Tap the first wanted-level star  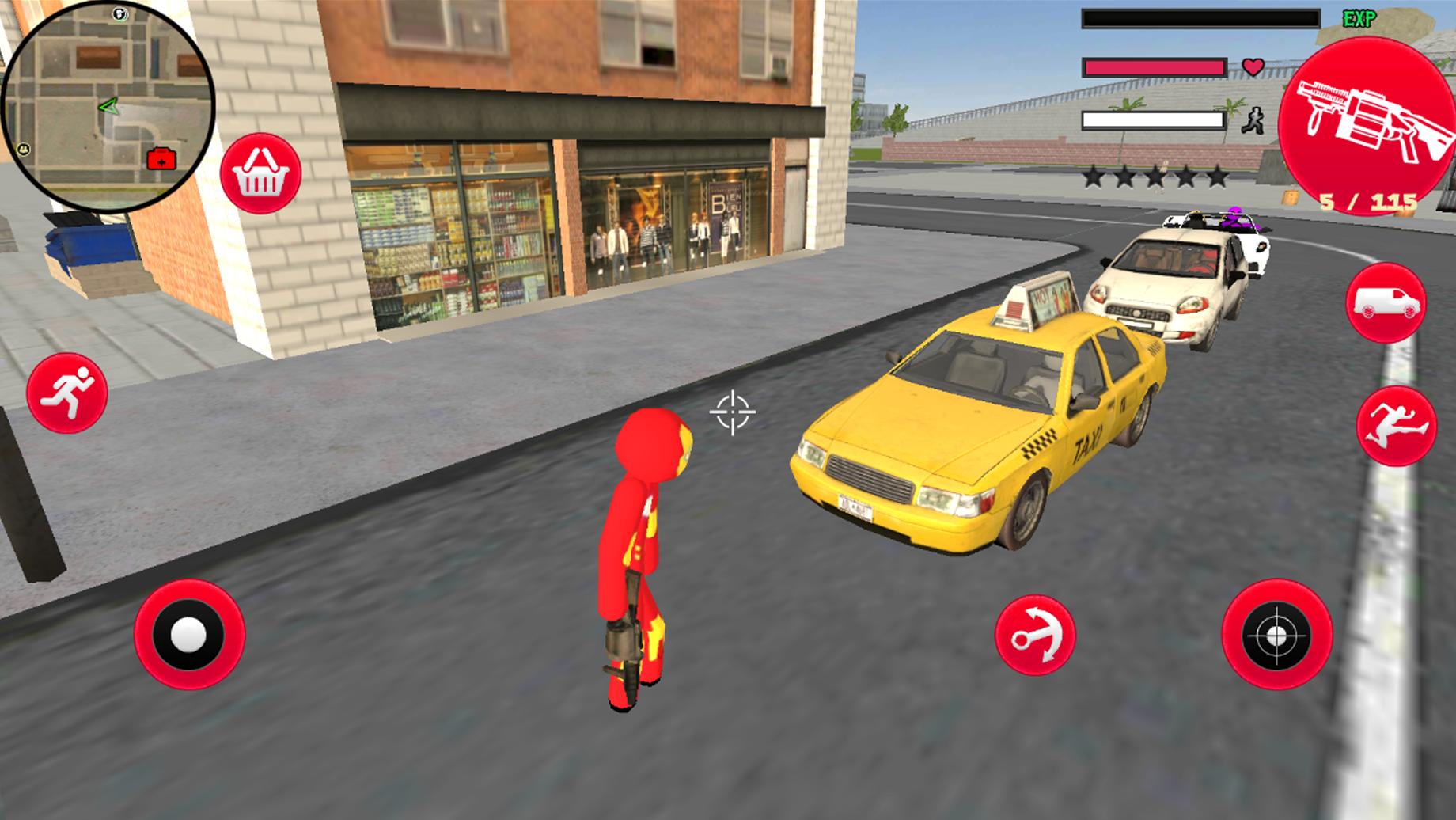coord(1095,177)
